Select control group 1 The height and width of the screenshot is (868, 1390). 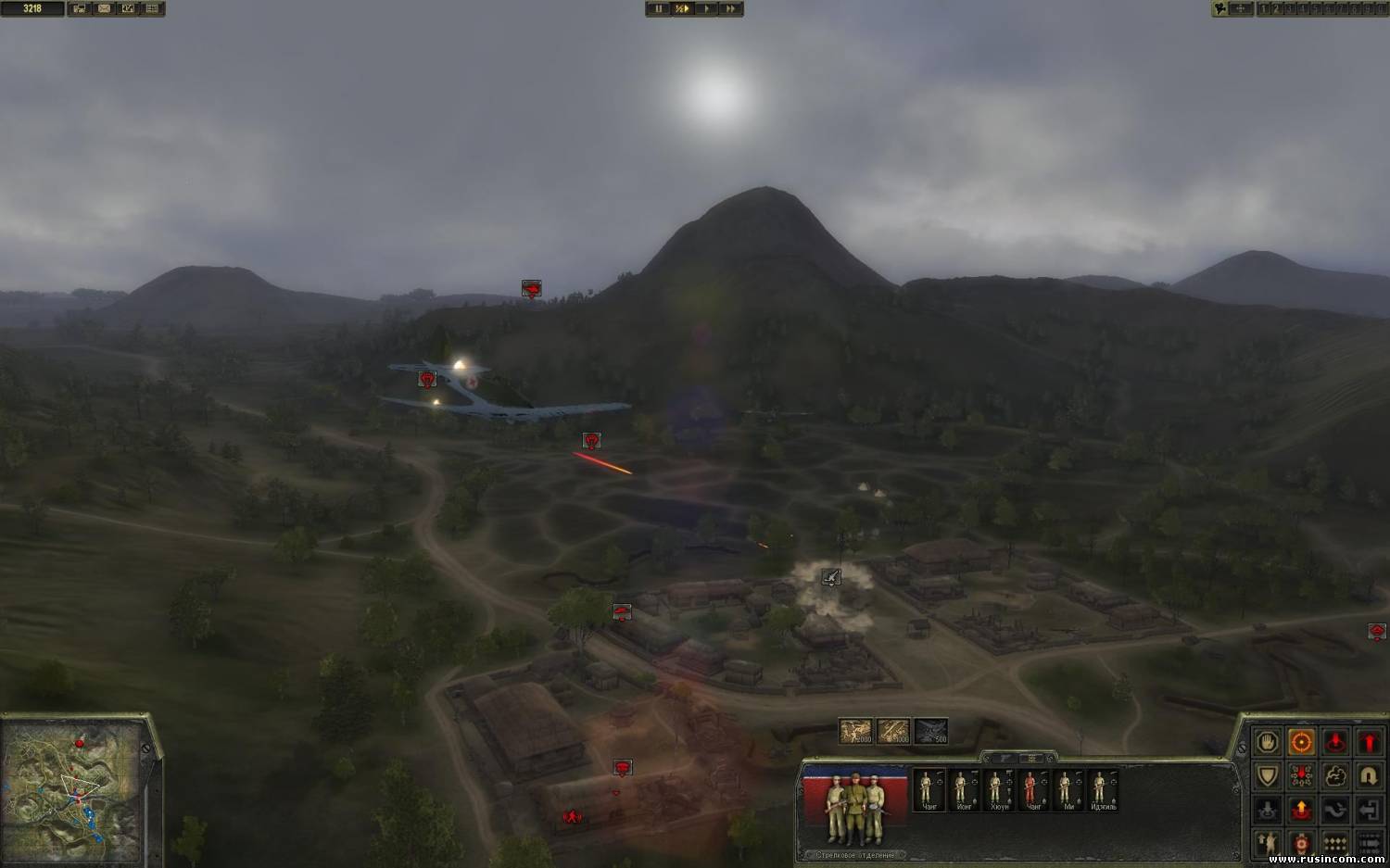(x=1263, y=8)
